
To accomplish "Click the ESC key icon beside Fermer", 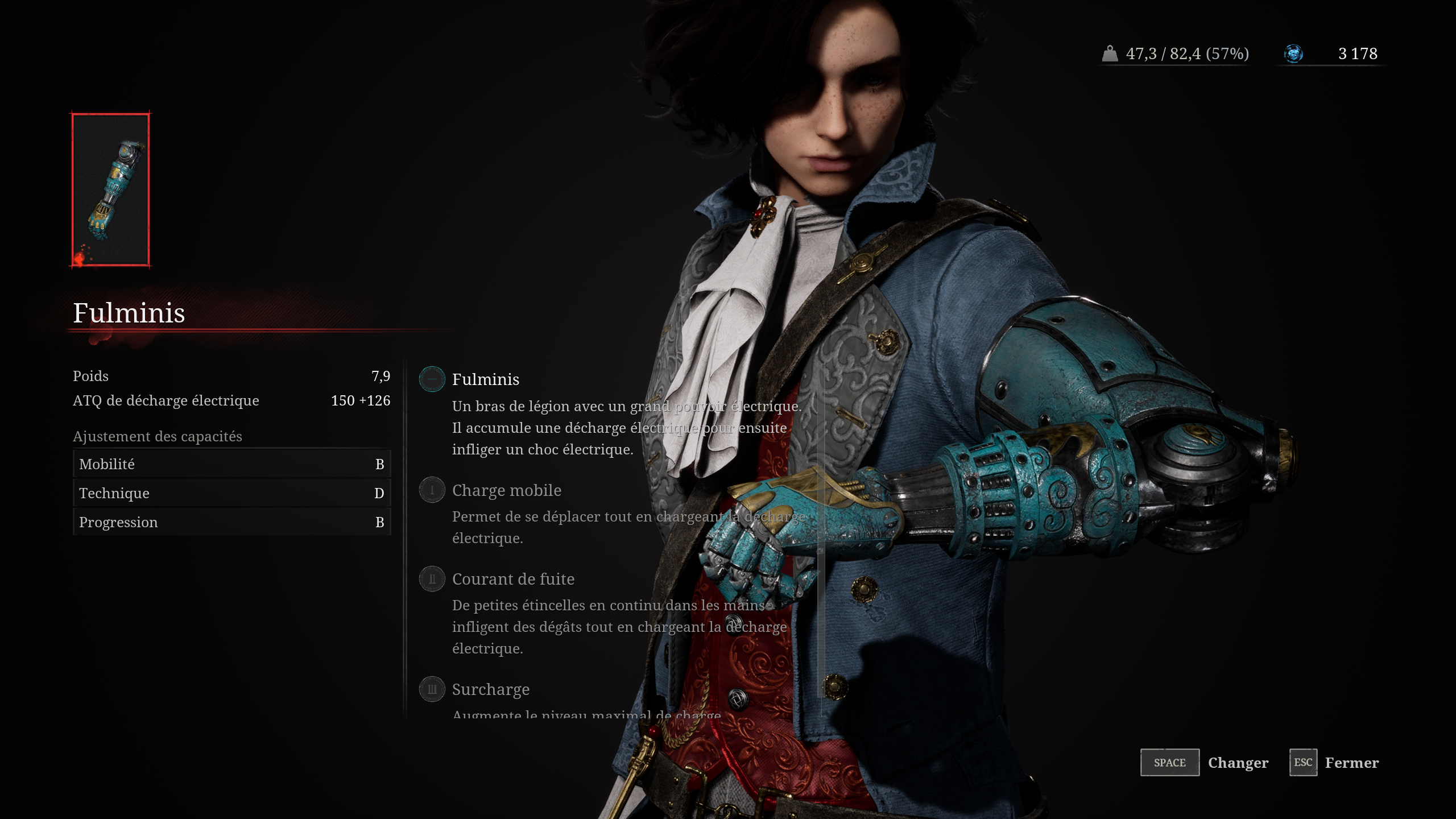I will pos(1303,763).
